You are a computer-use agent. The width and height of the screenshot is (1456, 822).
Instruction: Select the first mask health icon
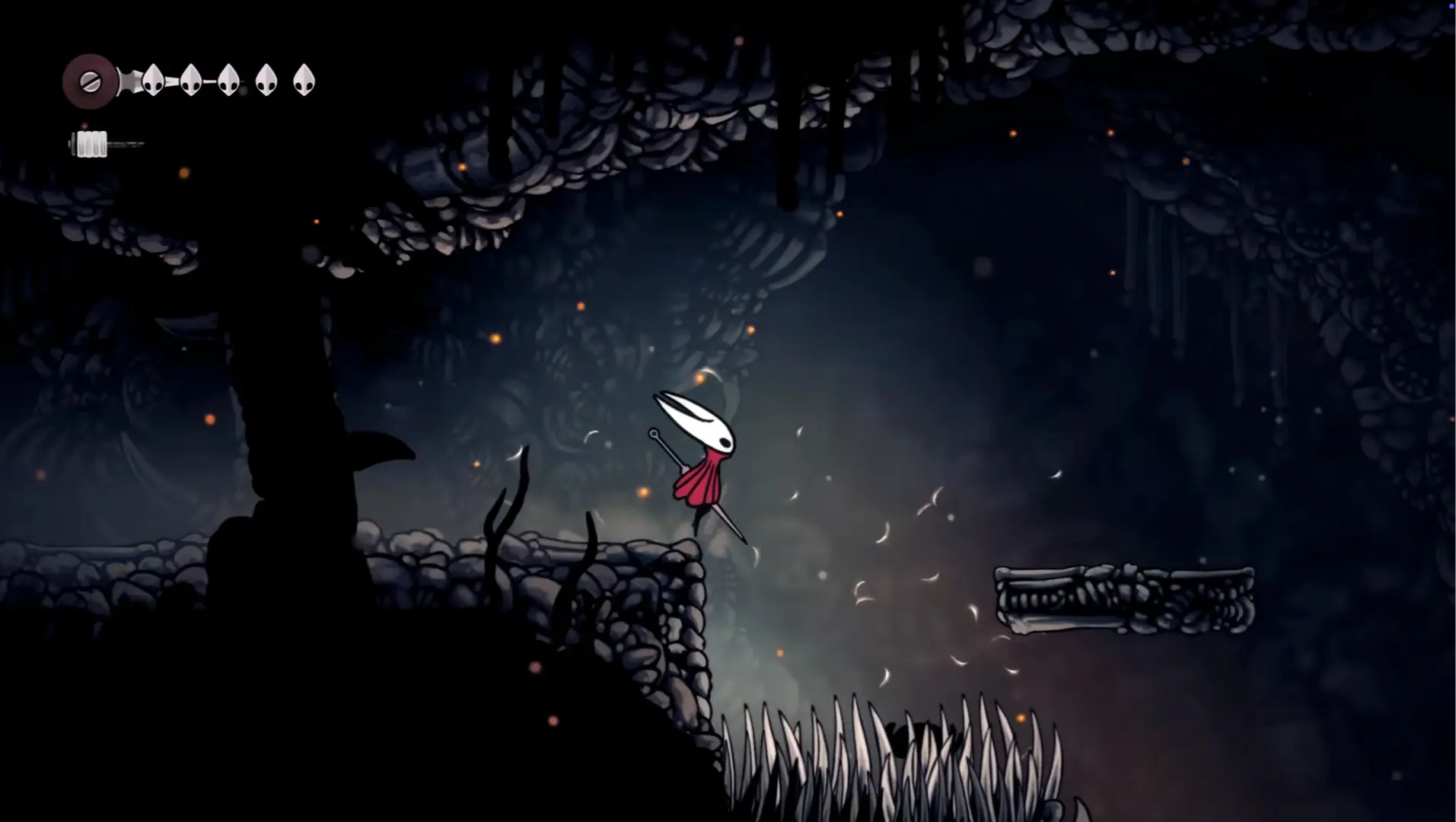[153, 81]
